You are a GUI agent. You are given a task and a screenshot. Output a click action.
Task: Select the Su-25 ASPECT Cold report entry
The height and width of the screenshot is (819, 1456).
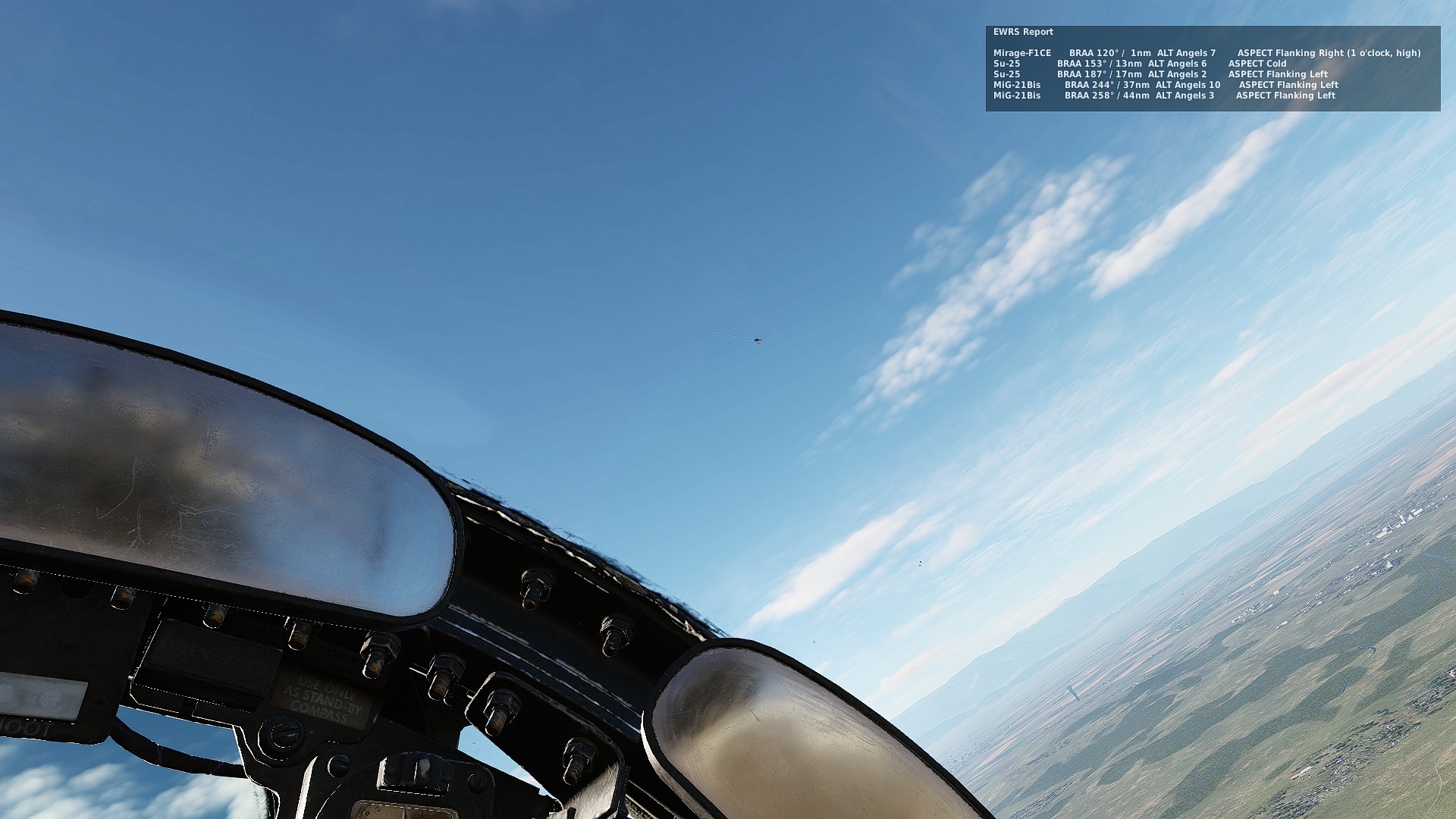(x=1137, y=64)
